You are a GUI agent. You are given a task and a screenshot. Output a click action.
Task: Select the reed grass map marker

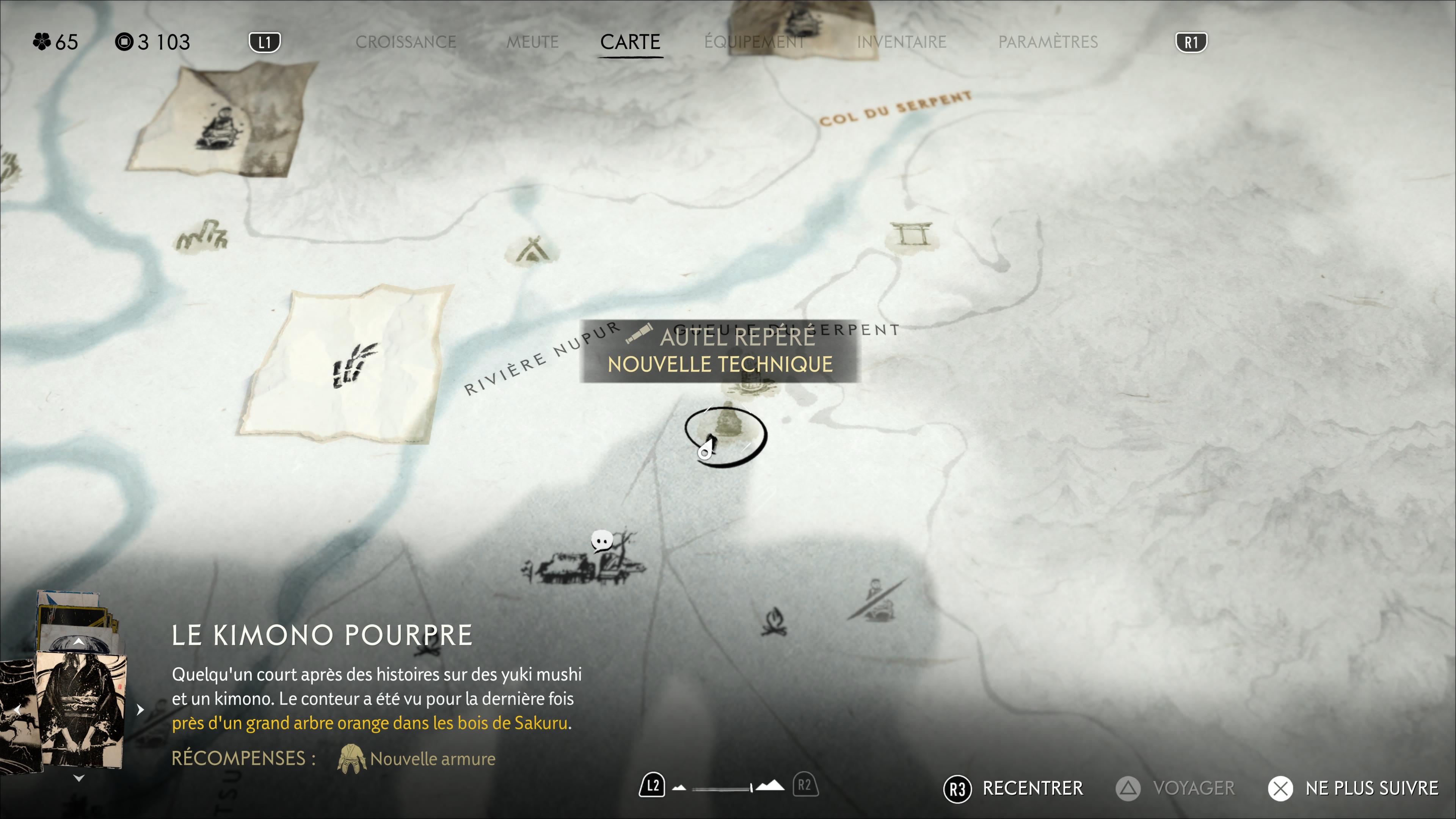[202, 235]
